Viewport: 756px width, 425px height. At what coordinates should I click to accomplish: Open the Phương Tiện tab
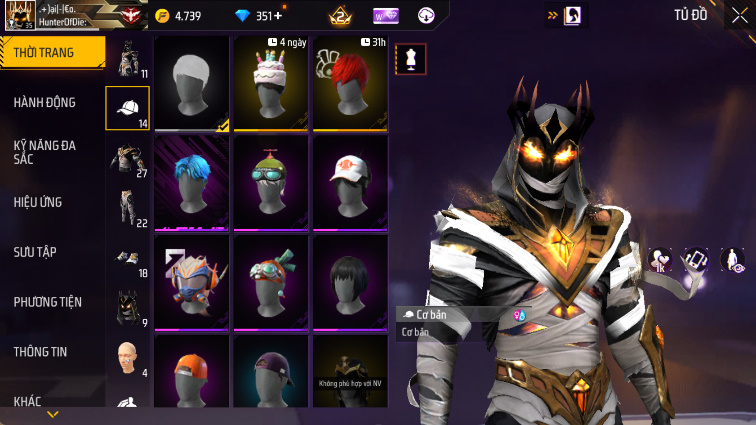[x=48, y=302]
